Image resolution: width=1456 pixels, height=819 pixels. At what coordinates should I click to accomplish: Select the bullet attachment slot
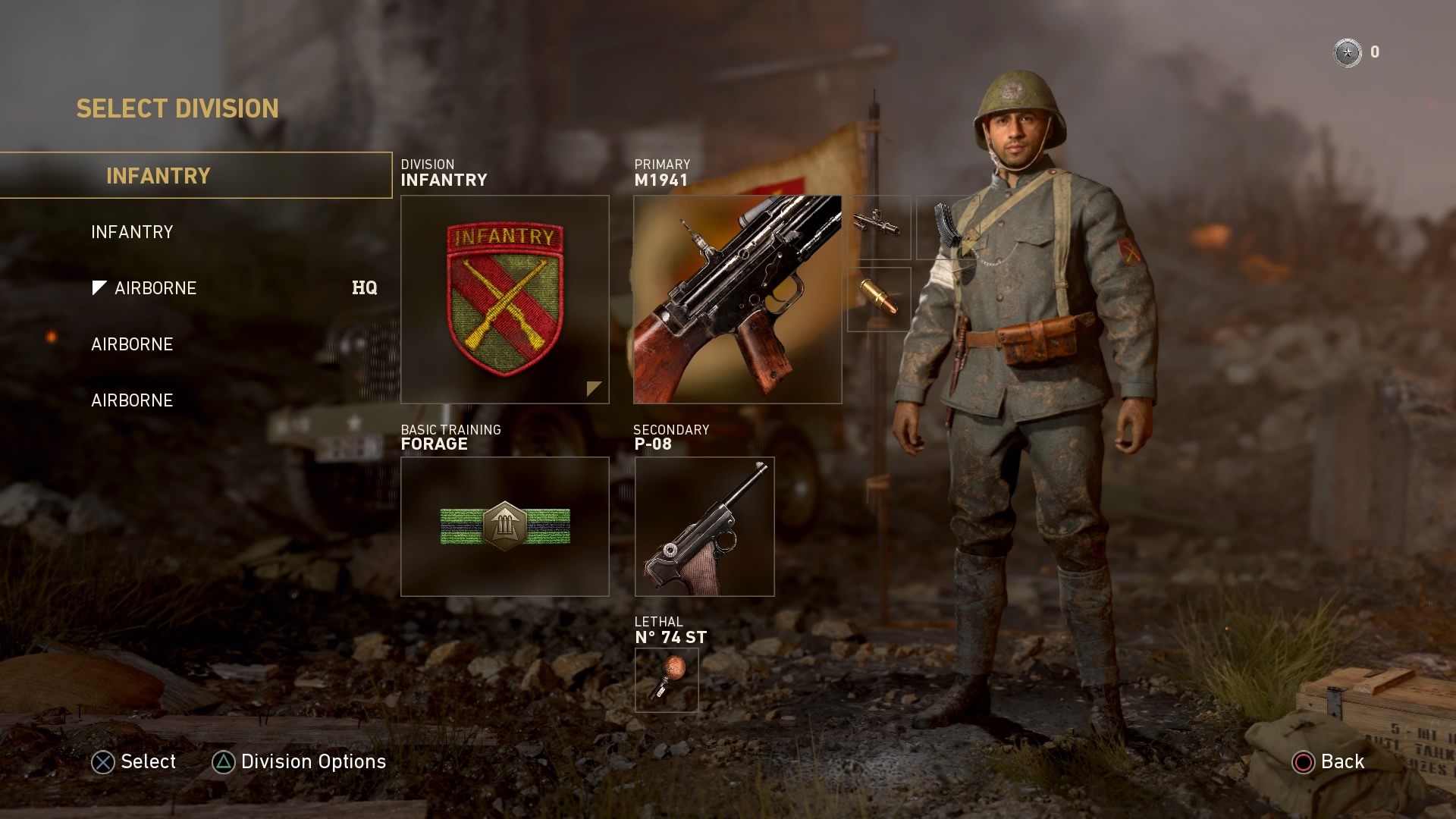coord(878,299)
